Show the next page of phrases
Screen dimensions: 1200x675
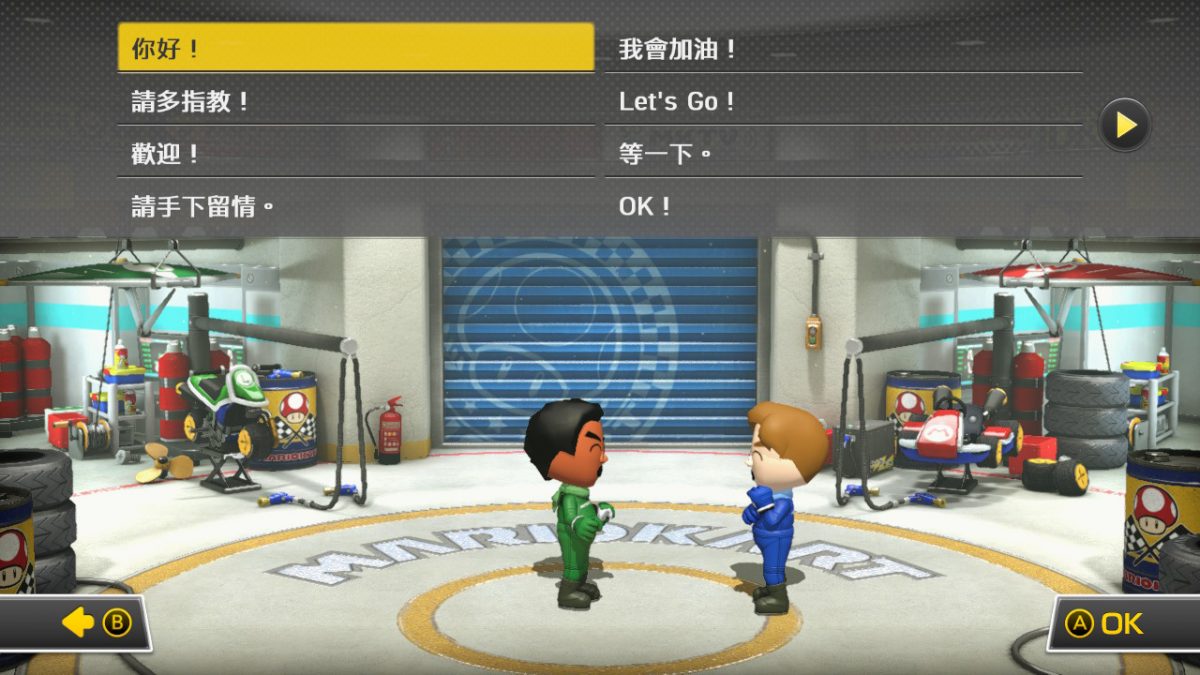[x=1124, y=125]
